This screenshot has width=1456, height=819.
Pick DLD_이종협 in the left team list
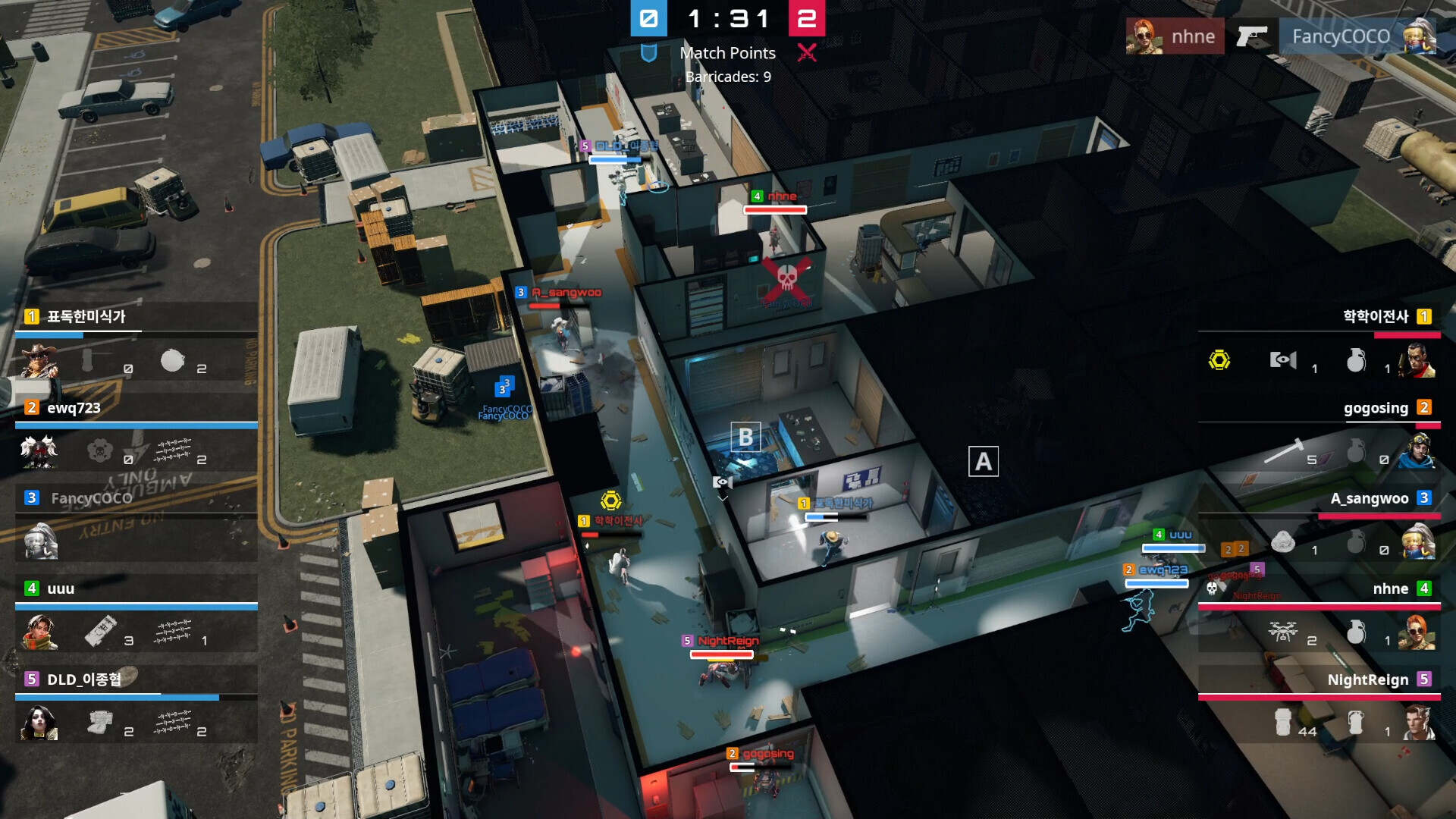pyautogui.click(x=83, y=679)
